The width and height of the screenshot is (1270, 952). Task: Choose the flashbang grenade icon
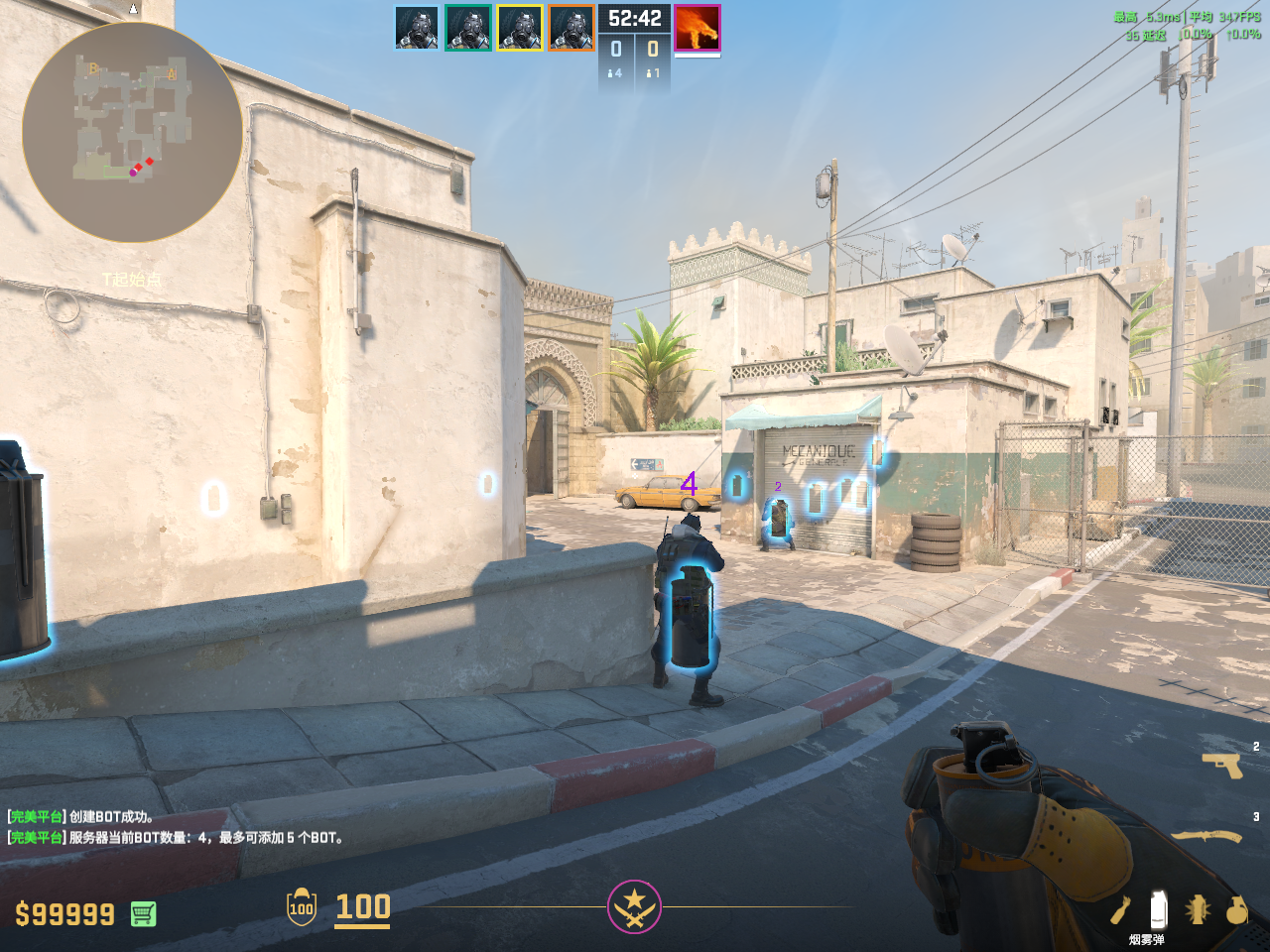tap(1198, 909)
